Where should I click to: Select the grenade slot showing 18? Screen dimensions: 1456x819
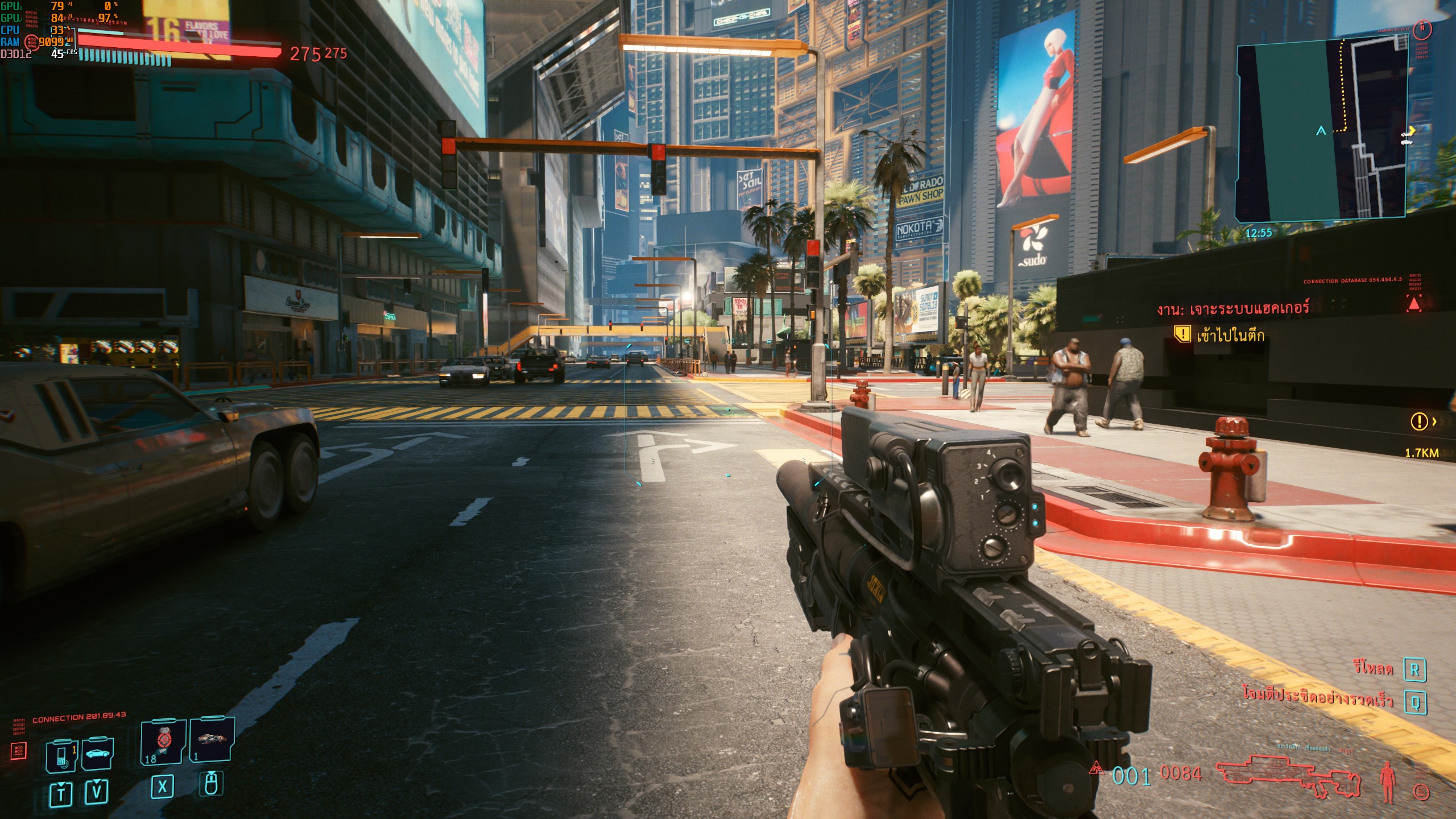point(163,742)
